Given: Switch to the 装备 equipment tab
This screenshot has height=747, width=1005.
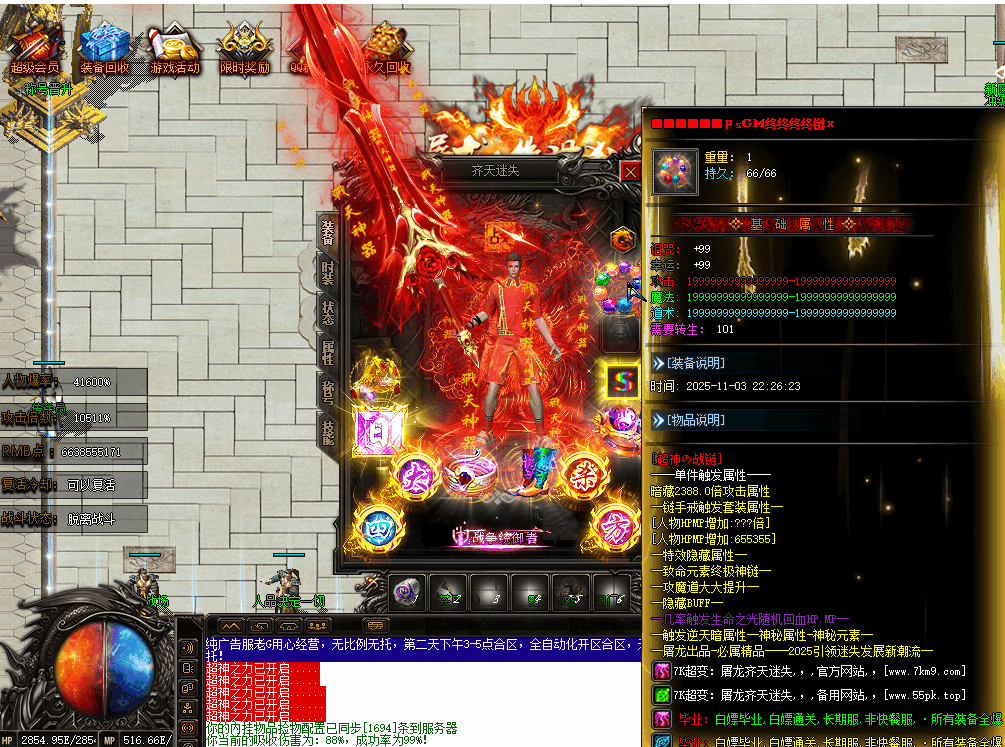Looking at the screenshot, I should click(x=328, y=232).
